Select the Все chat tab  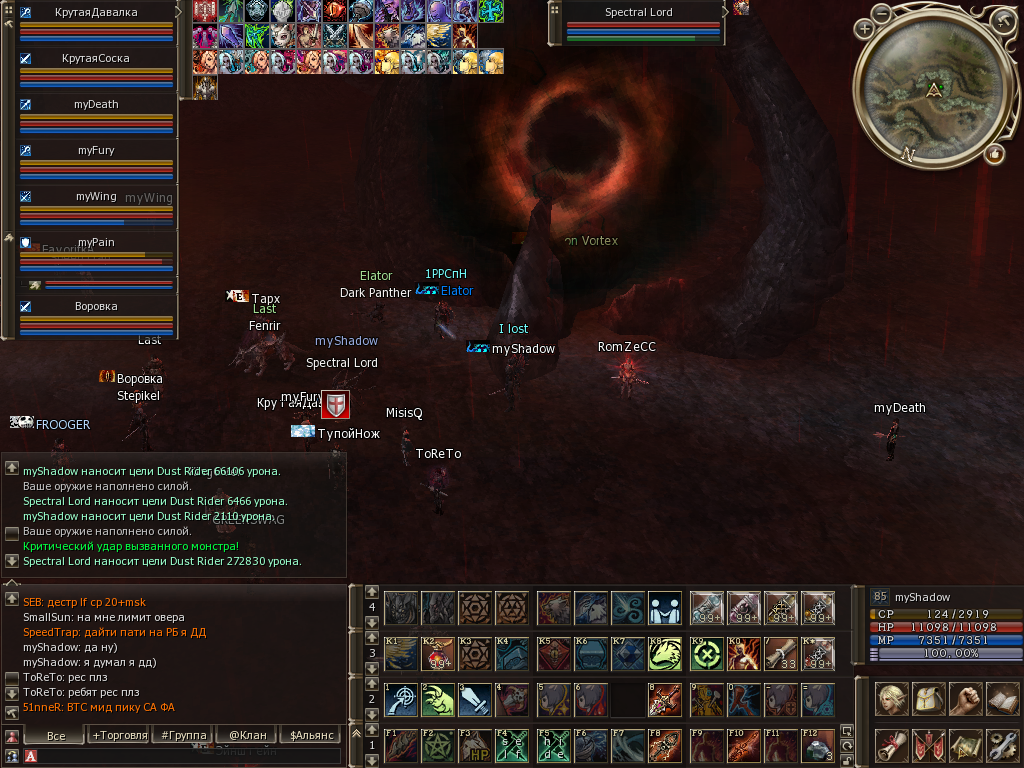click(56, 735)
